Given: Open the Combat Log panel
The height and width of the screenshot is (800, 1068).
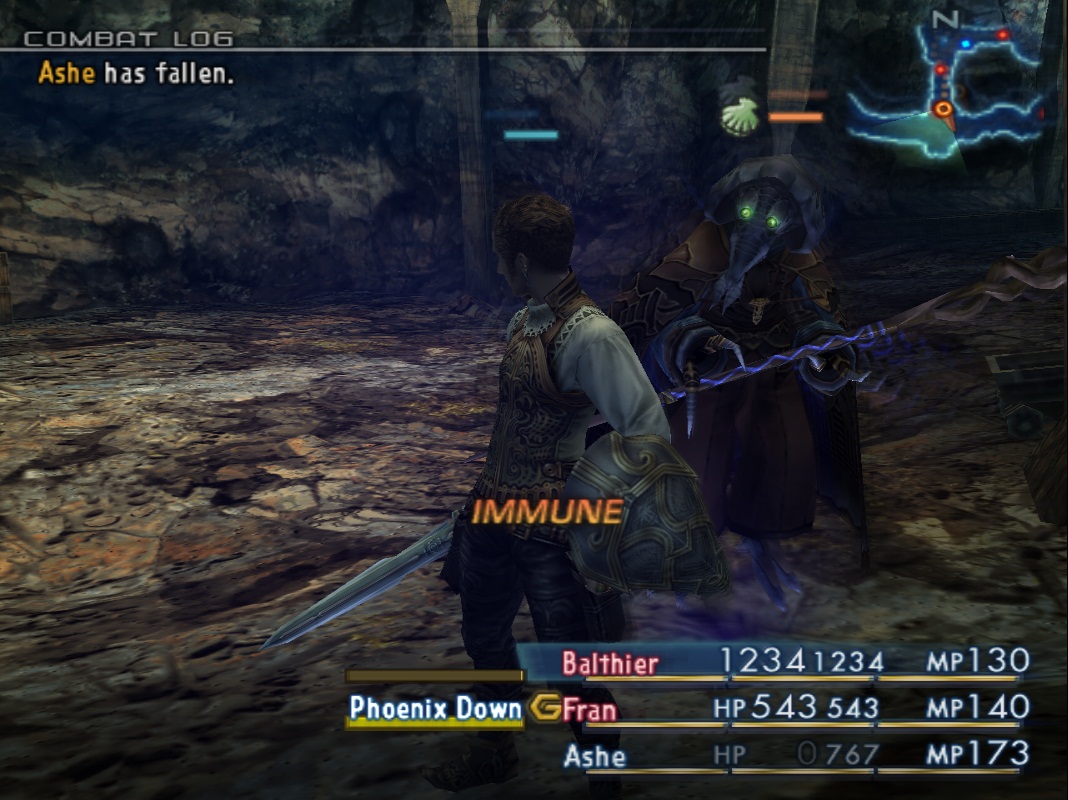Looking at the screenshot, I should 128,39.
